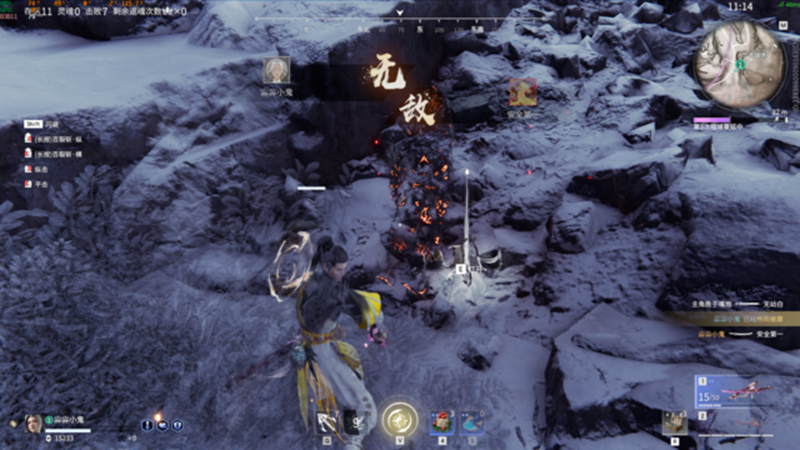Trigger the grappling hook skill icon
This screenshot has height=450, width=800.
pos(326,422)
